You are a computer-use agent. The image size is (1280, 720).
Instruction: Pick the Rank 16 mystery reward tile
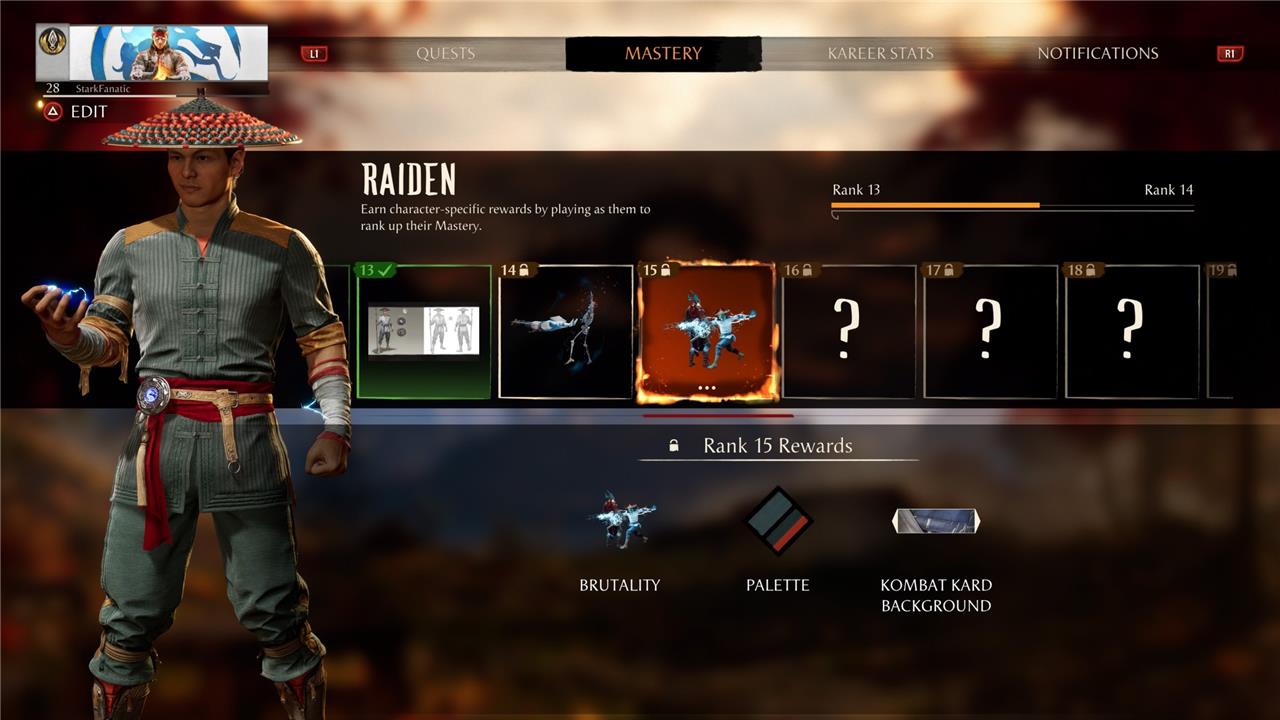(x=849, y=332)
